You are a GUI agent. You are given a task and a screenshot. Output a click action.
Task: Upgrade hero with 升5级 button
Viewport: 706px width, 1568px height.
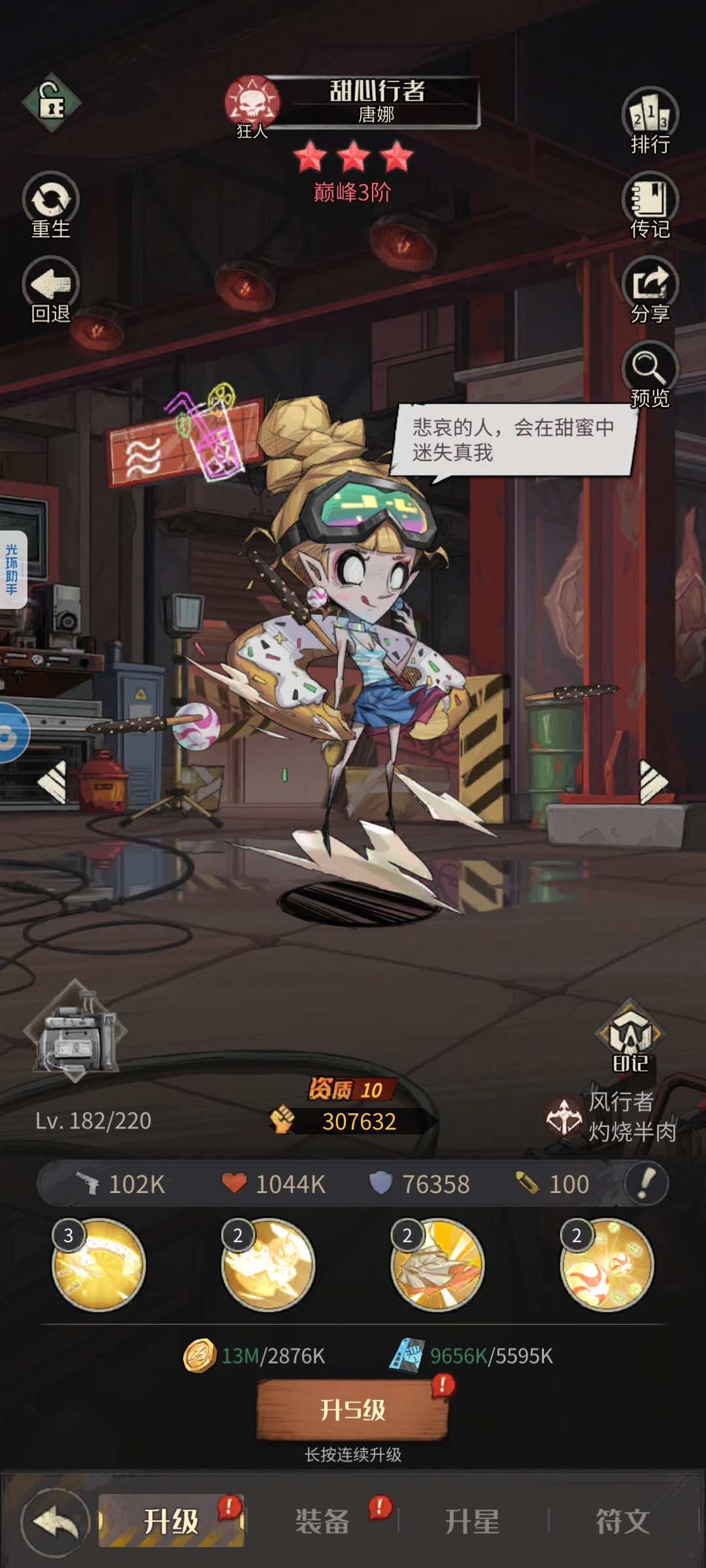[x=353, y=1409]
